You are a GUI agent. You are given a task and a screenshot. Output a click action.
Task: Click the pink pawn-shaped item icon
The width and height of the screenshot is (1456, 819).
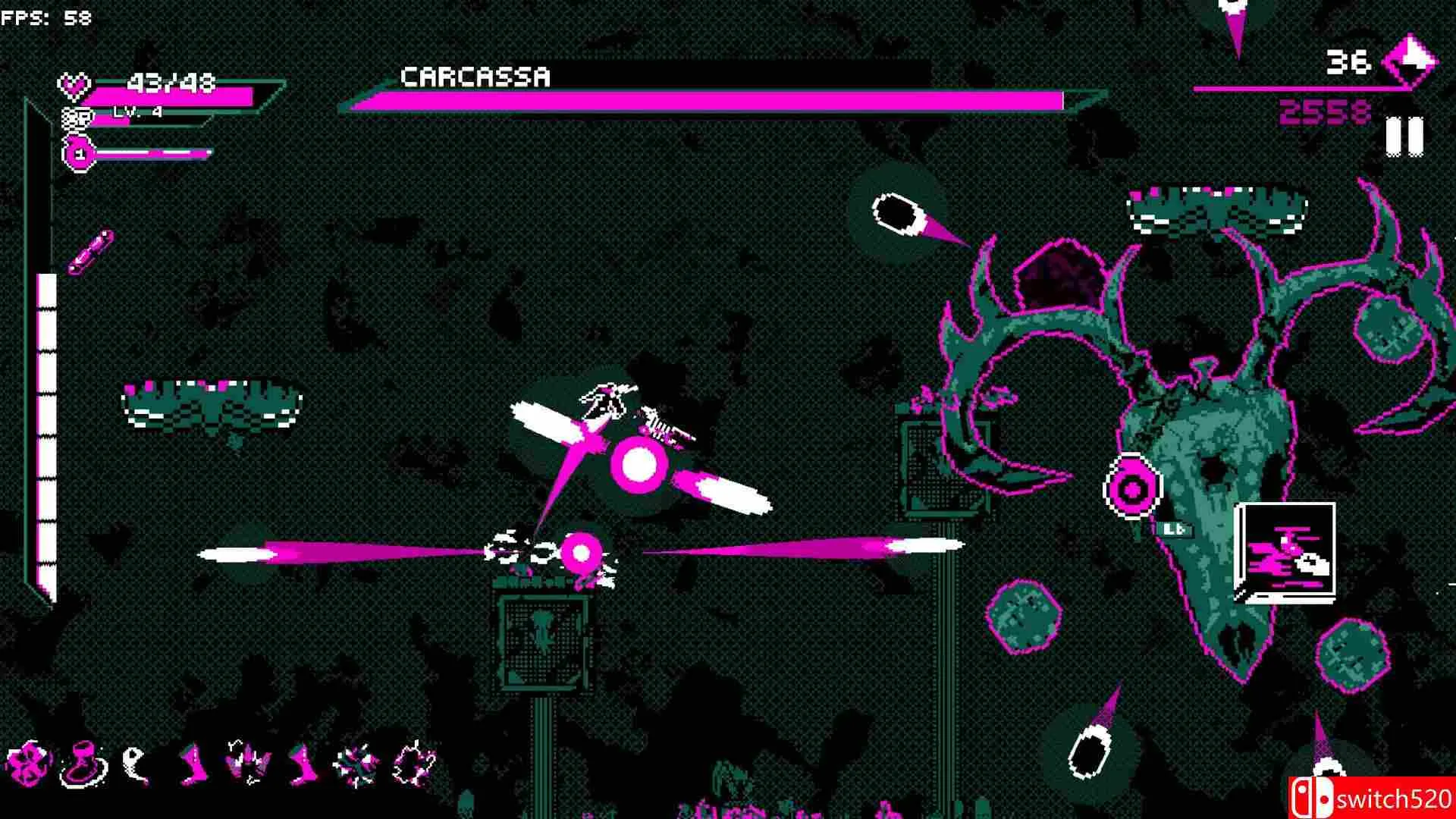83,763
